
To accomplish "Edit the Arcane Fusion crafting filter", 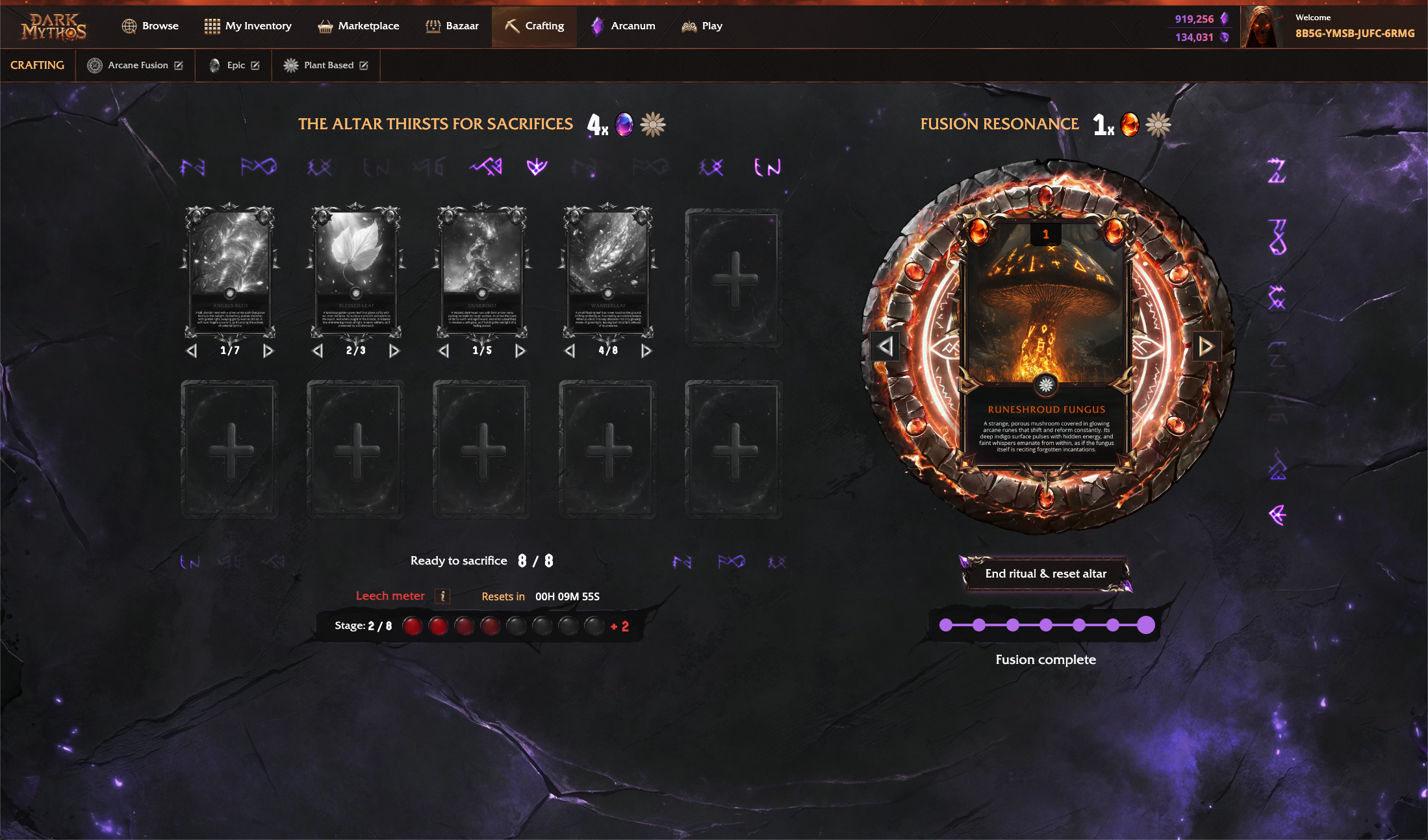I will pos(179,66).
